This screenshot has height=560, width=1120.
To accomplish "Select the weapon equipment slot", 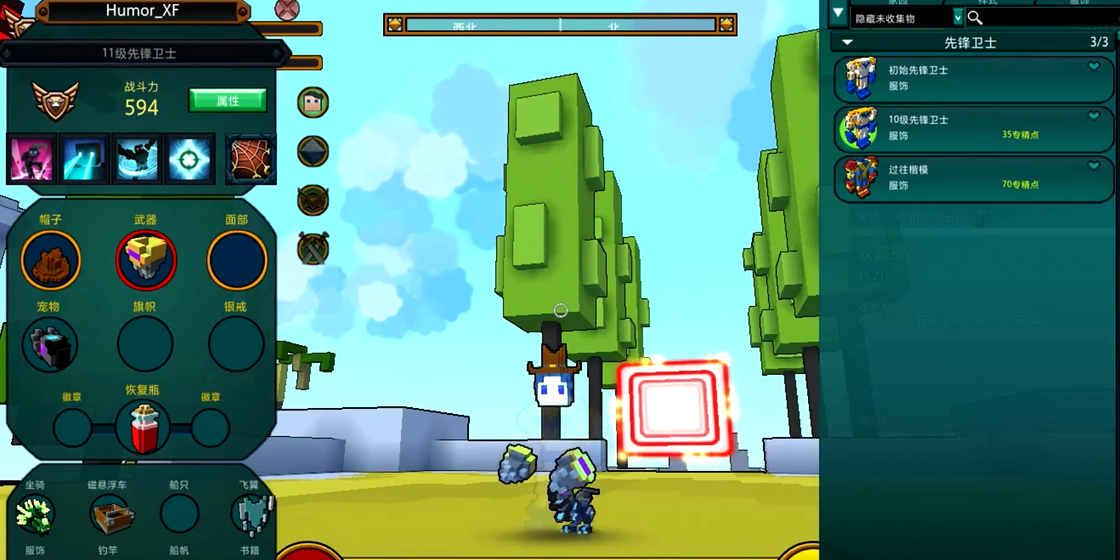I will click(146, 260).
